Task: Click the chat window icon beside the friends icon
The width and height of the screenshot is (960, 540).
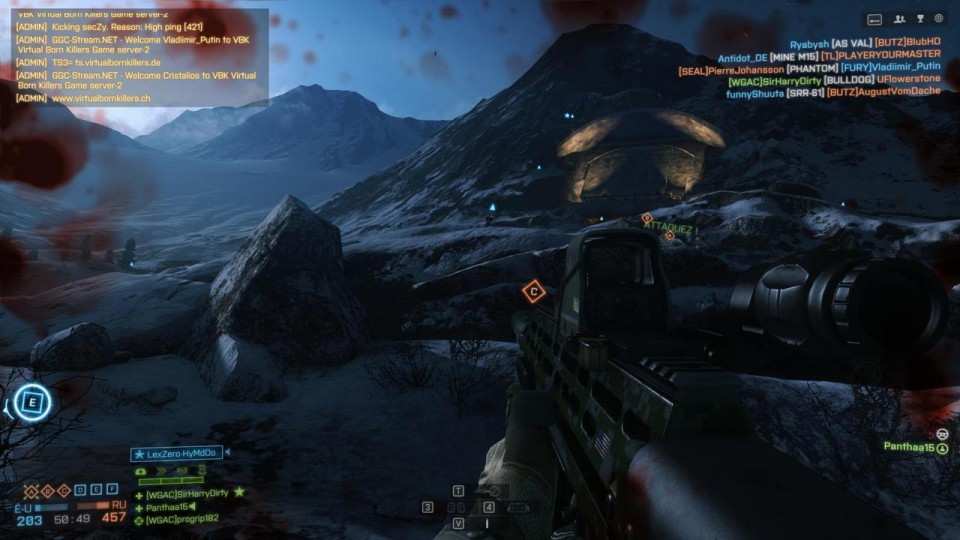Action: pos(875,18)
